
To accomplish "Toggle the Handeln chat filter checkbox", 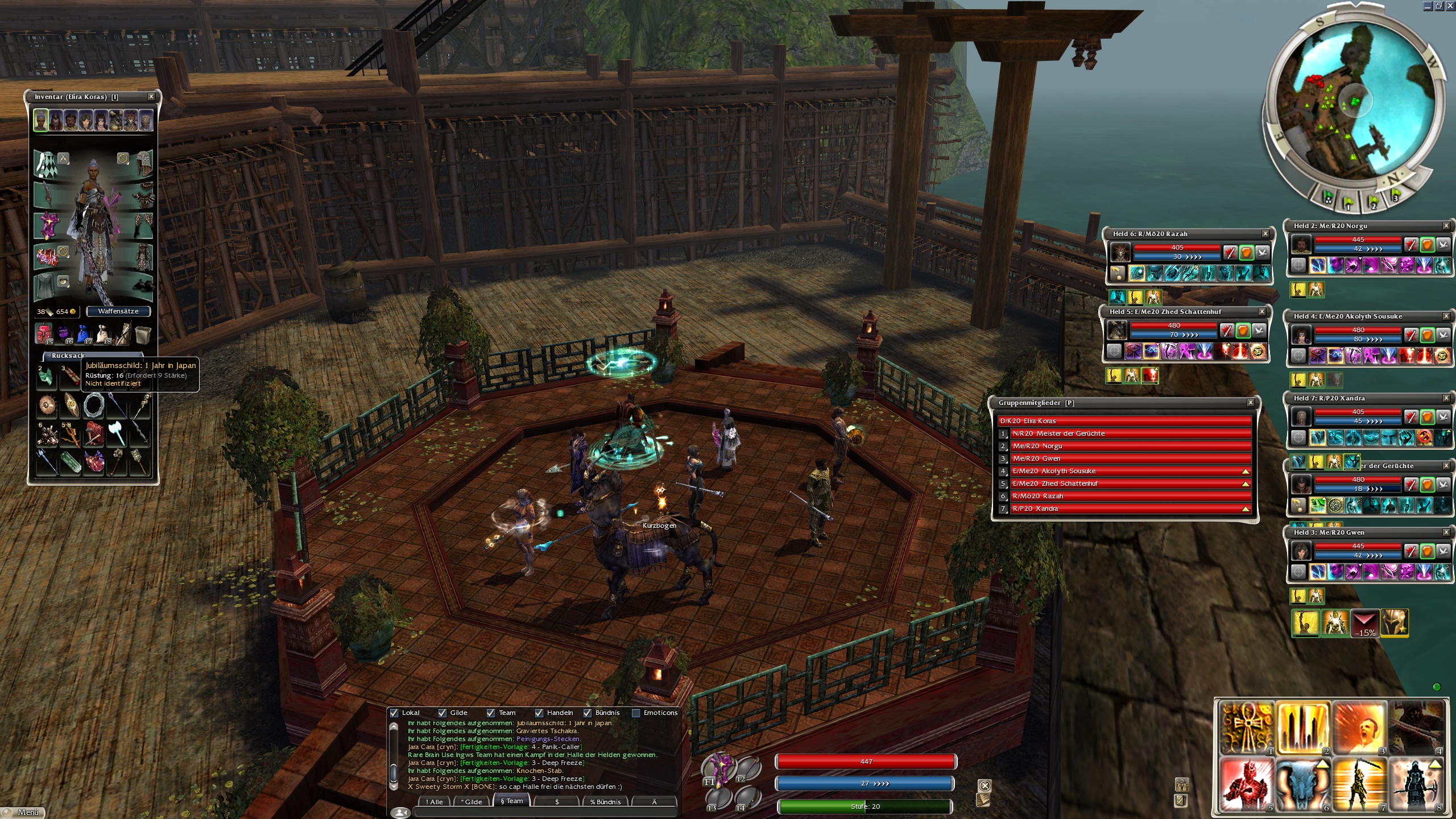I will (539, 713).
